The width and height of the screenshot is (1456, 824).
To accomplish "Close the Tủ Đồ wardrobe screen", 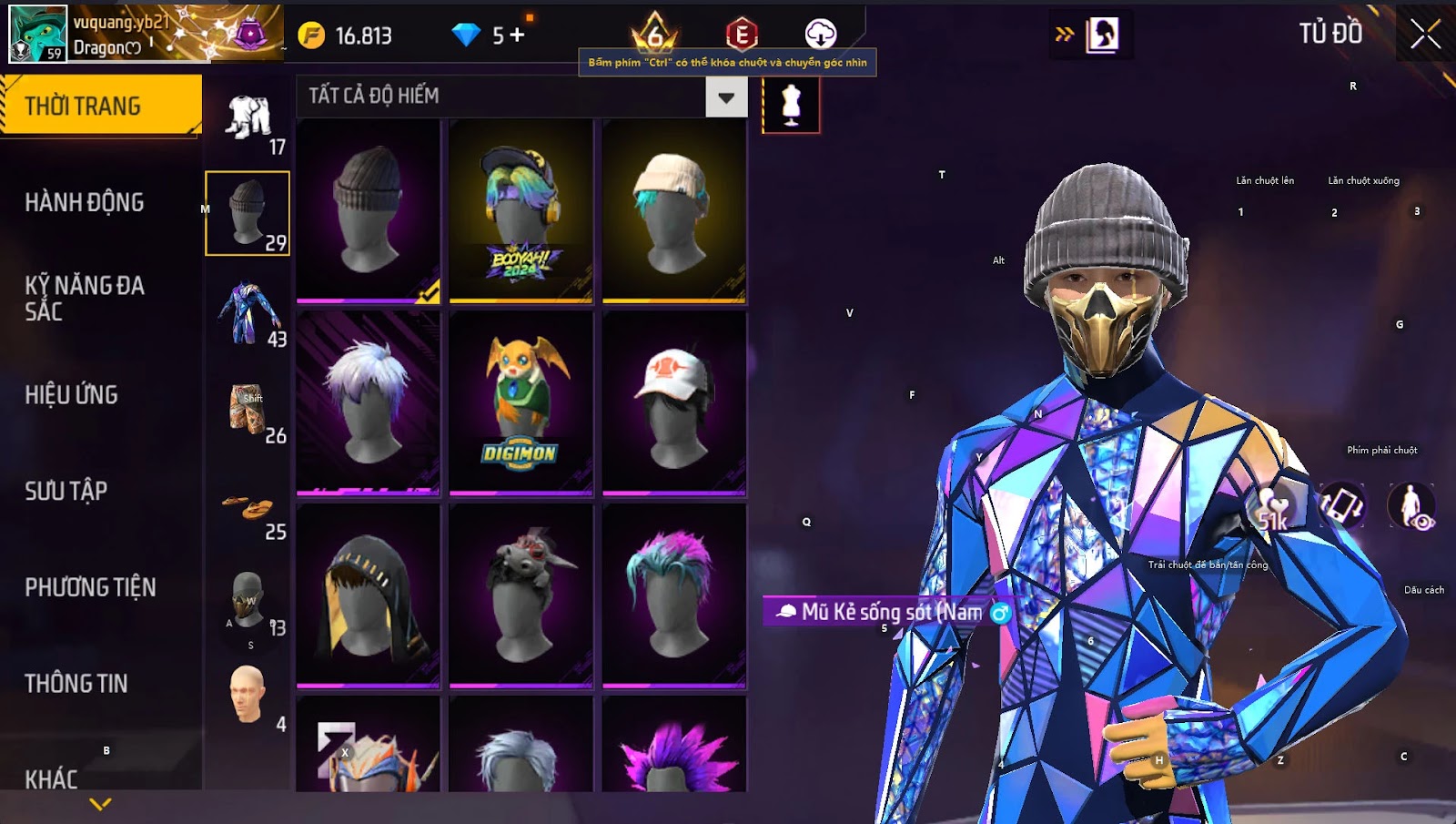I will point(1425,35).
